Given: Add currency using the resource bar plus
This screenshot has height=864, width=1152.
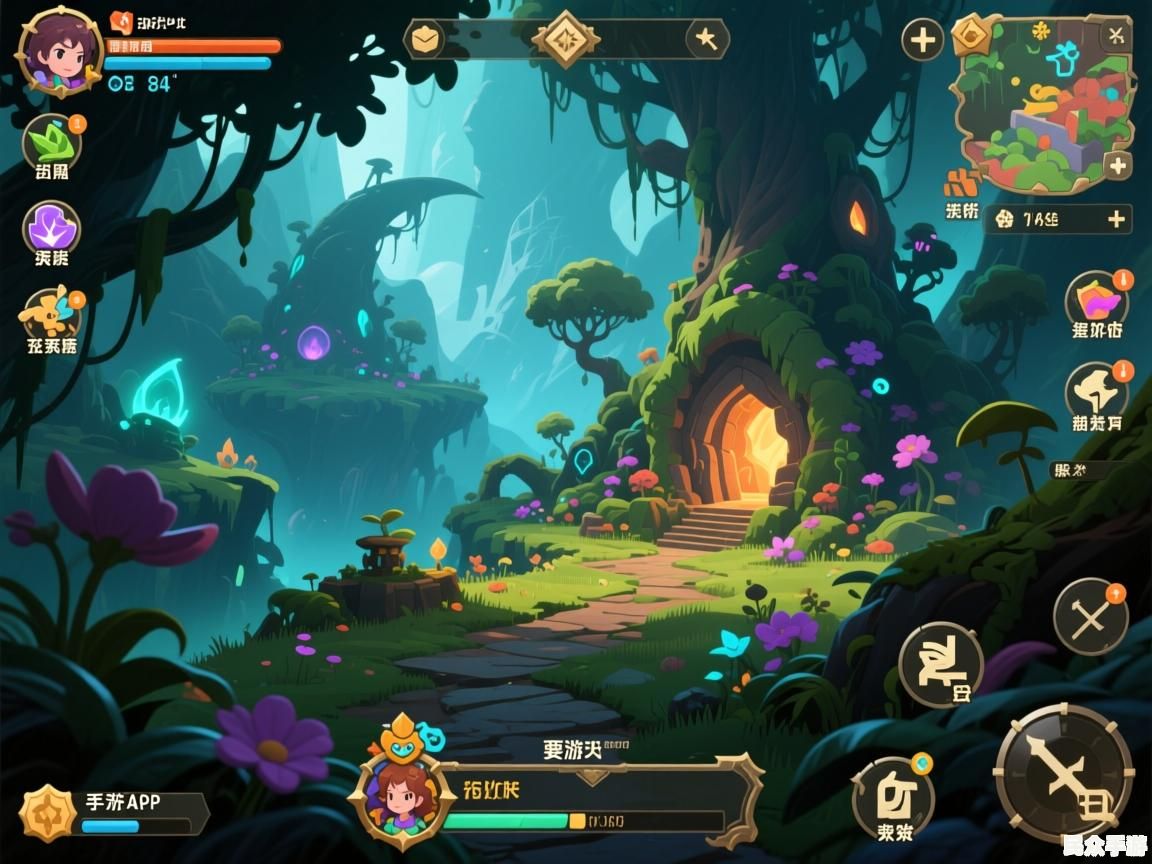Looking at the screenshot, I should click(x=1116, y=218).
